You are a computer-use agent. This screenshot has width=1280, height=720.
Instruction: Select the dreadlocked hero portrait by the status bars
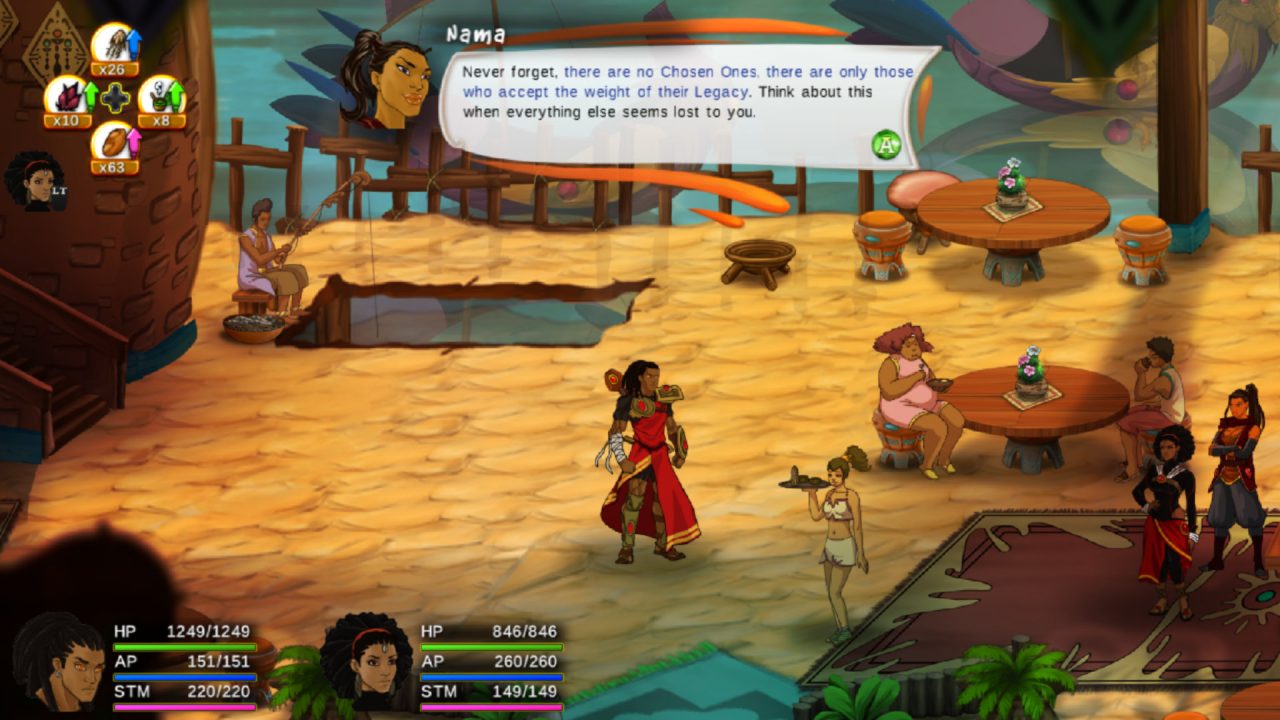(x=58, y=662)
